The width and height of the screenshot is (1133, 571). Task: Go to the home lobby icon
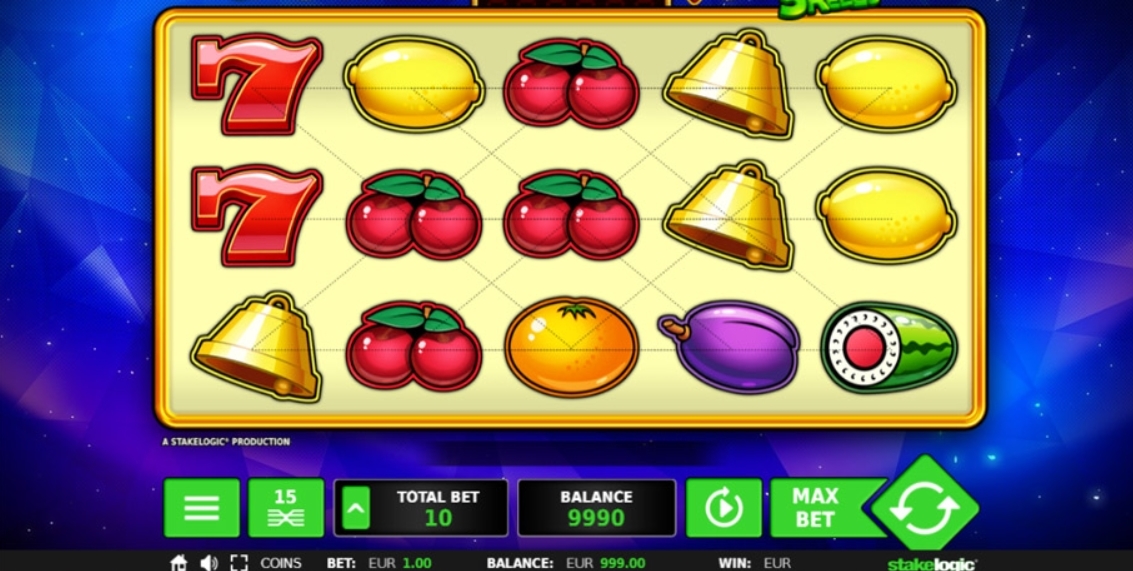pyautogui.click(x=179, y=563)
